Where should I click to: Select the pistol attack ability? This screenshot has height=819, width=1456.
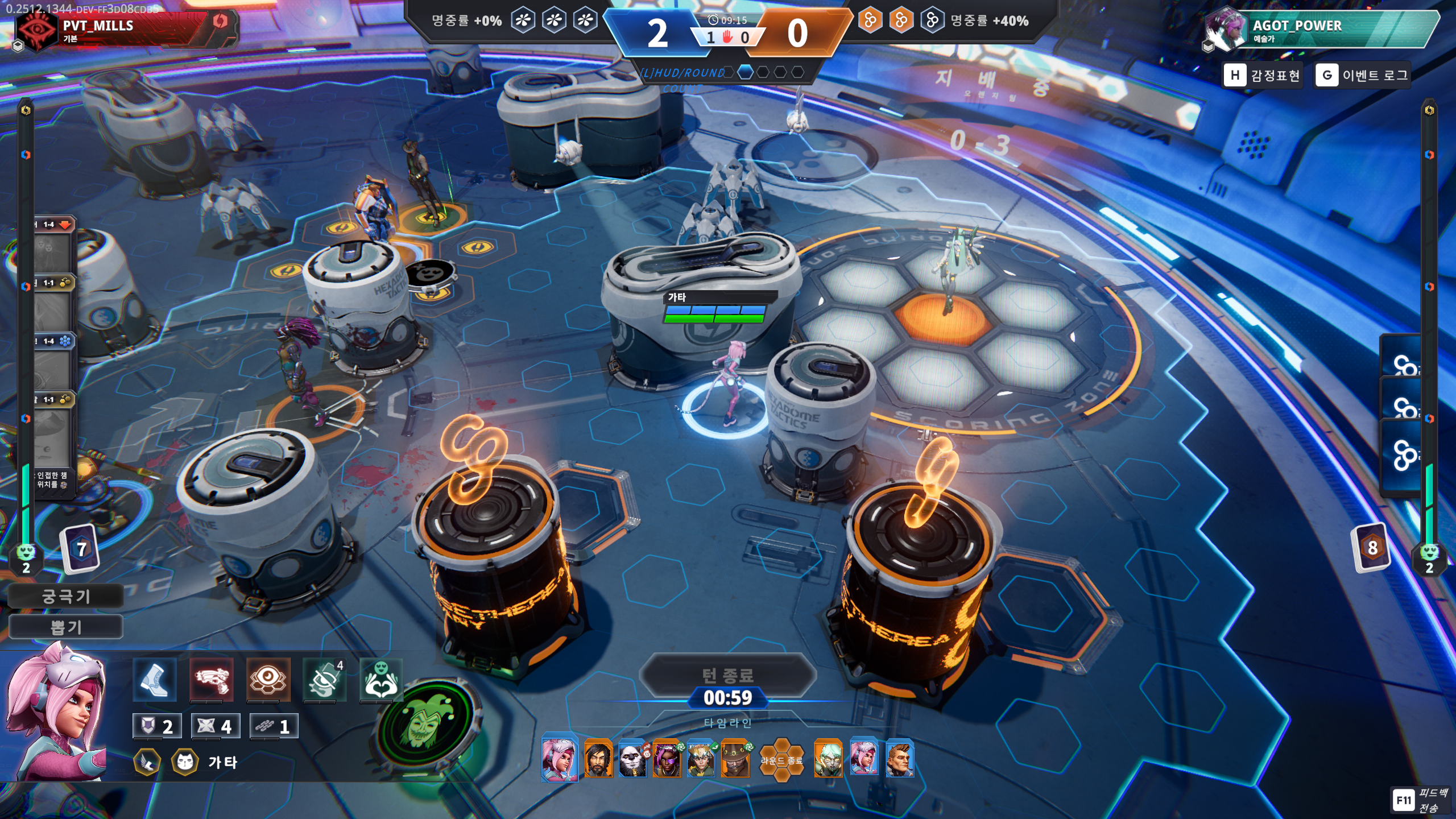[211, 680]
